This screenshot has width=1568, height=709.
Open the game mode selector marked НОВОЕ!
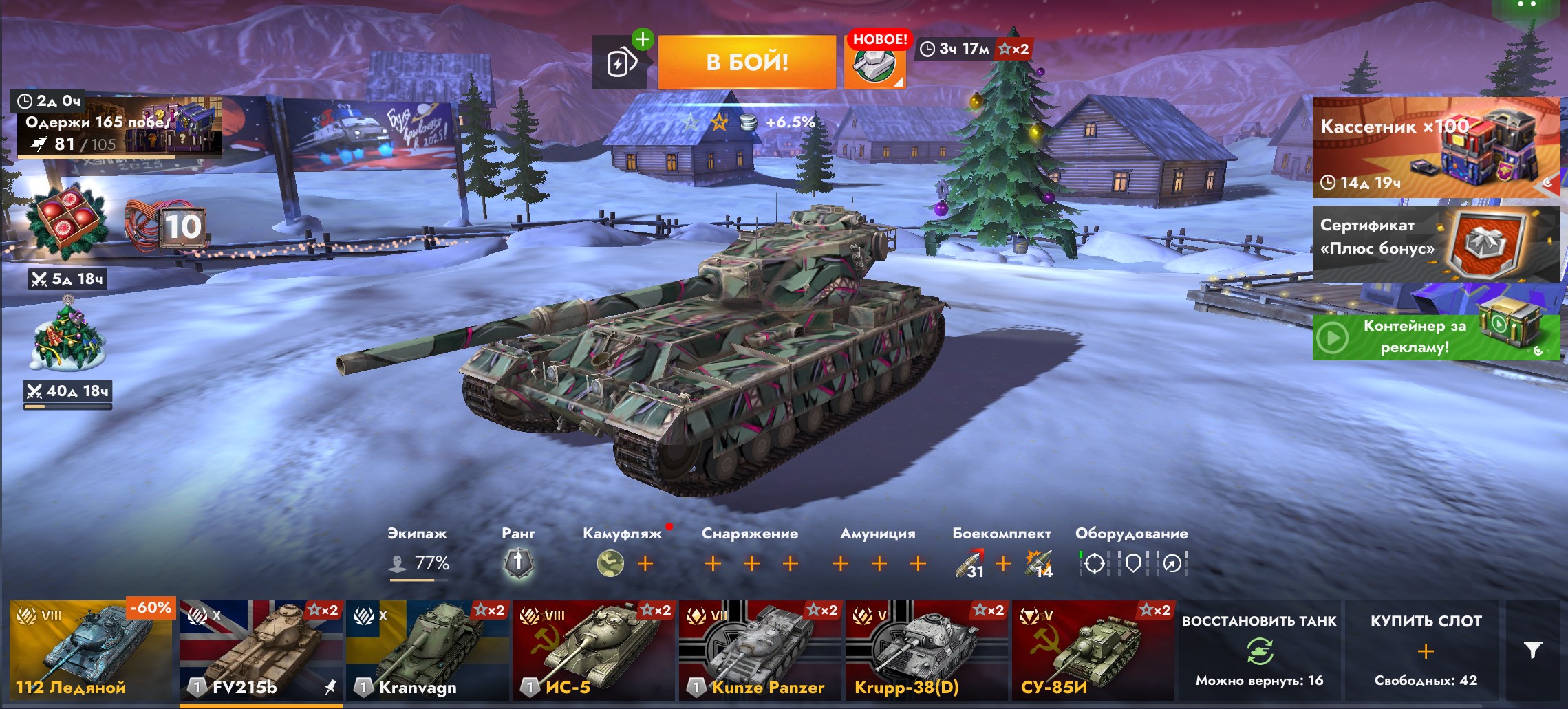[874, 63]
